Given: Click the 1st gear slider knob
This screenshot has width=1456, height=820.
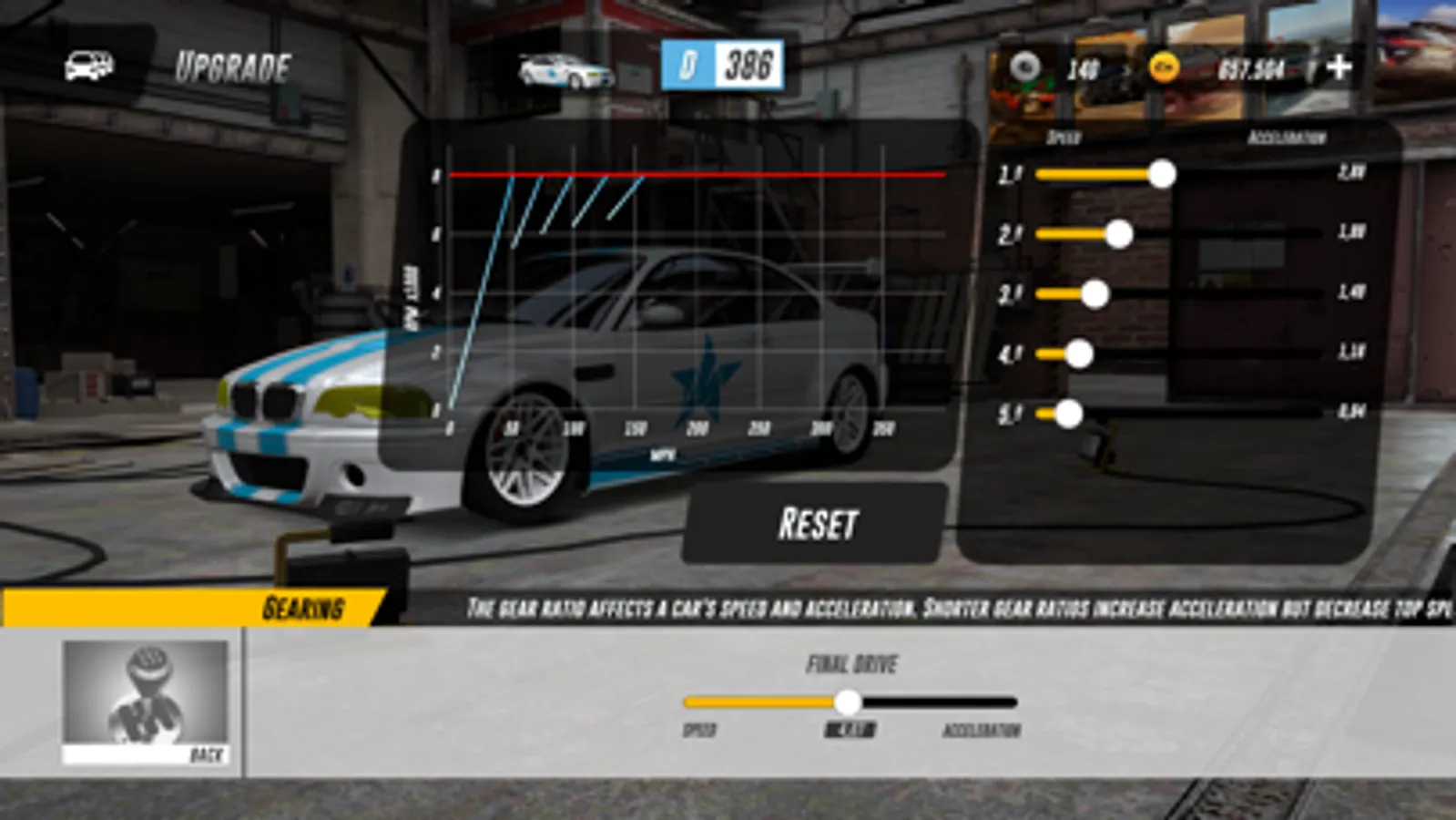Looking at the screenshot, I should tap(1161, 175).
